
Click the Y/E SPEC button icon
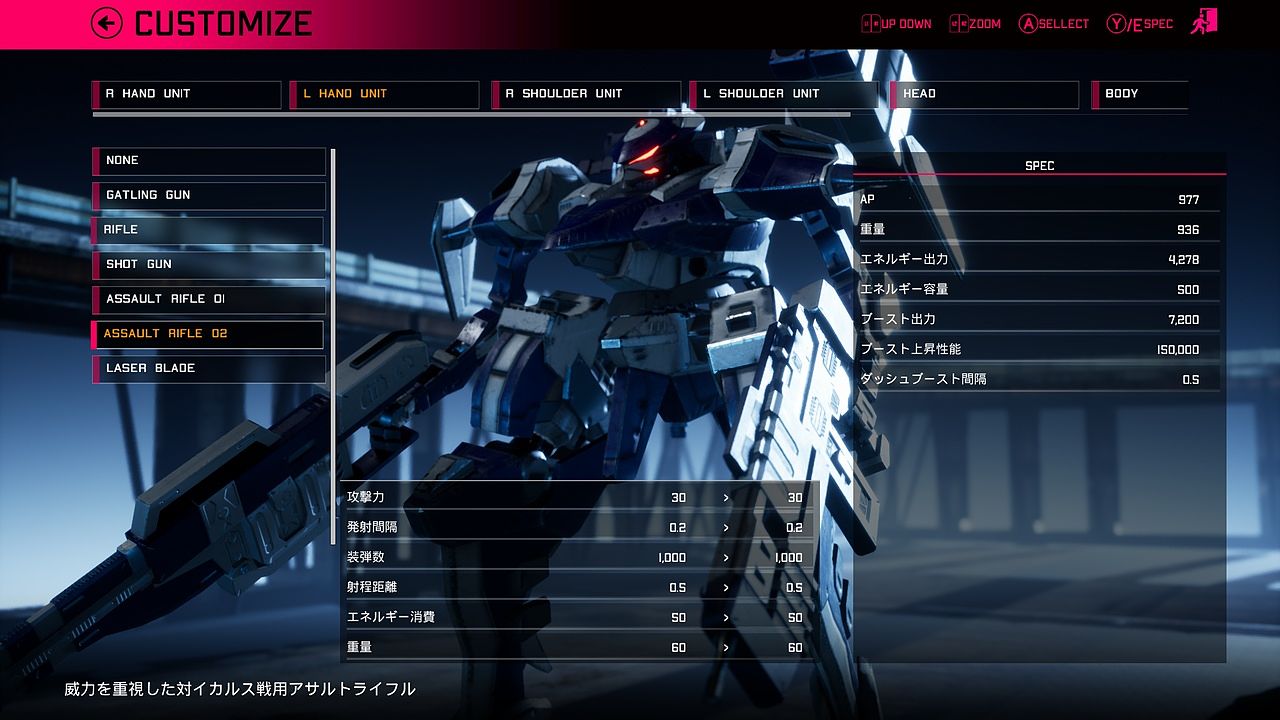(1117, 22)
